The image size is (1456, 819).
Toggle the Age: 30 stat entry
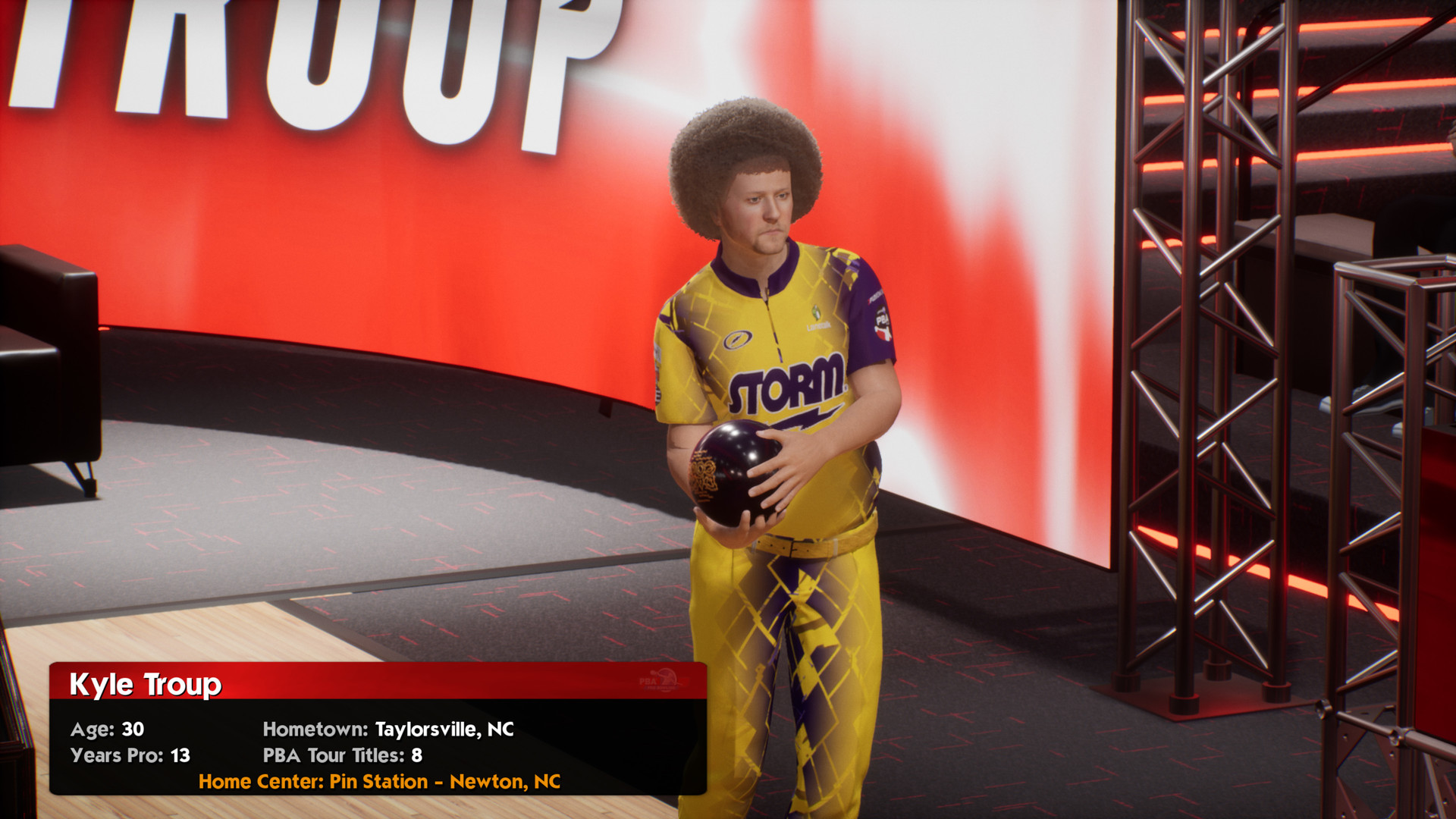[106, 730]
